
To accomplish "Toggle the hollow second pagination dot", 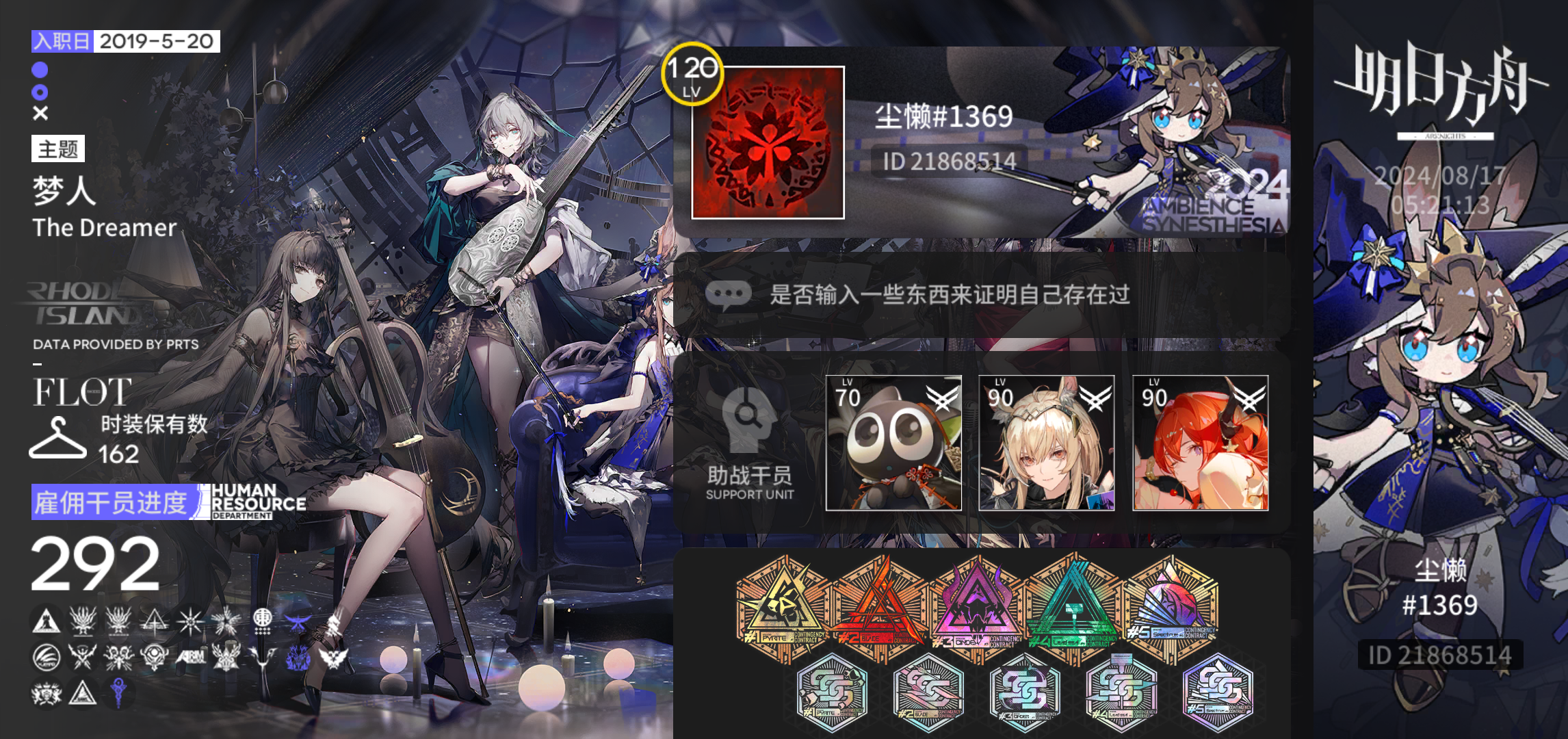I will [x=39, y=91].
